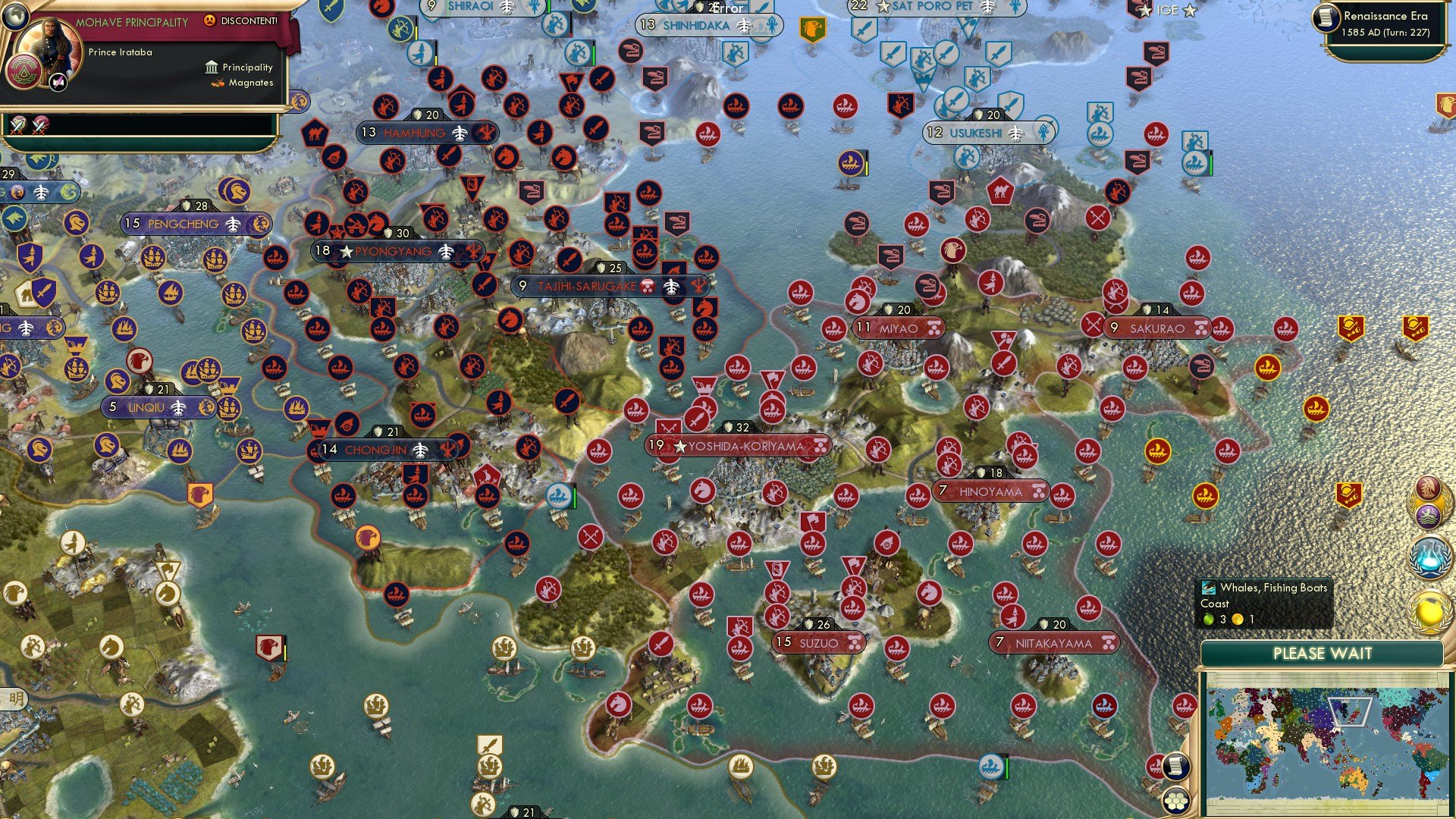Click the golden economy overview icon

click(x=1429, y=611)
